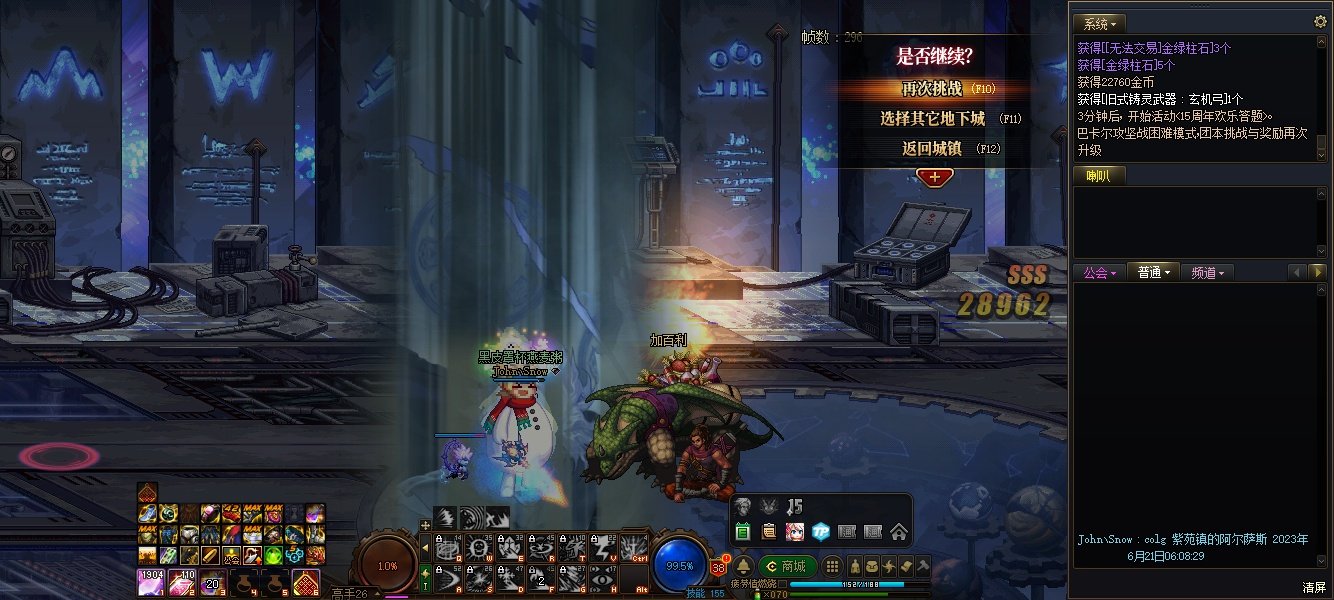Click the notification bell icon

coord(743,566)
